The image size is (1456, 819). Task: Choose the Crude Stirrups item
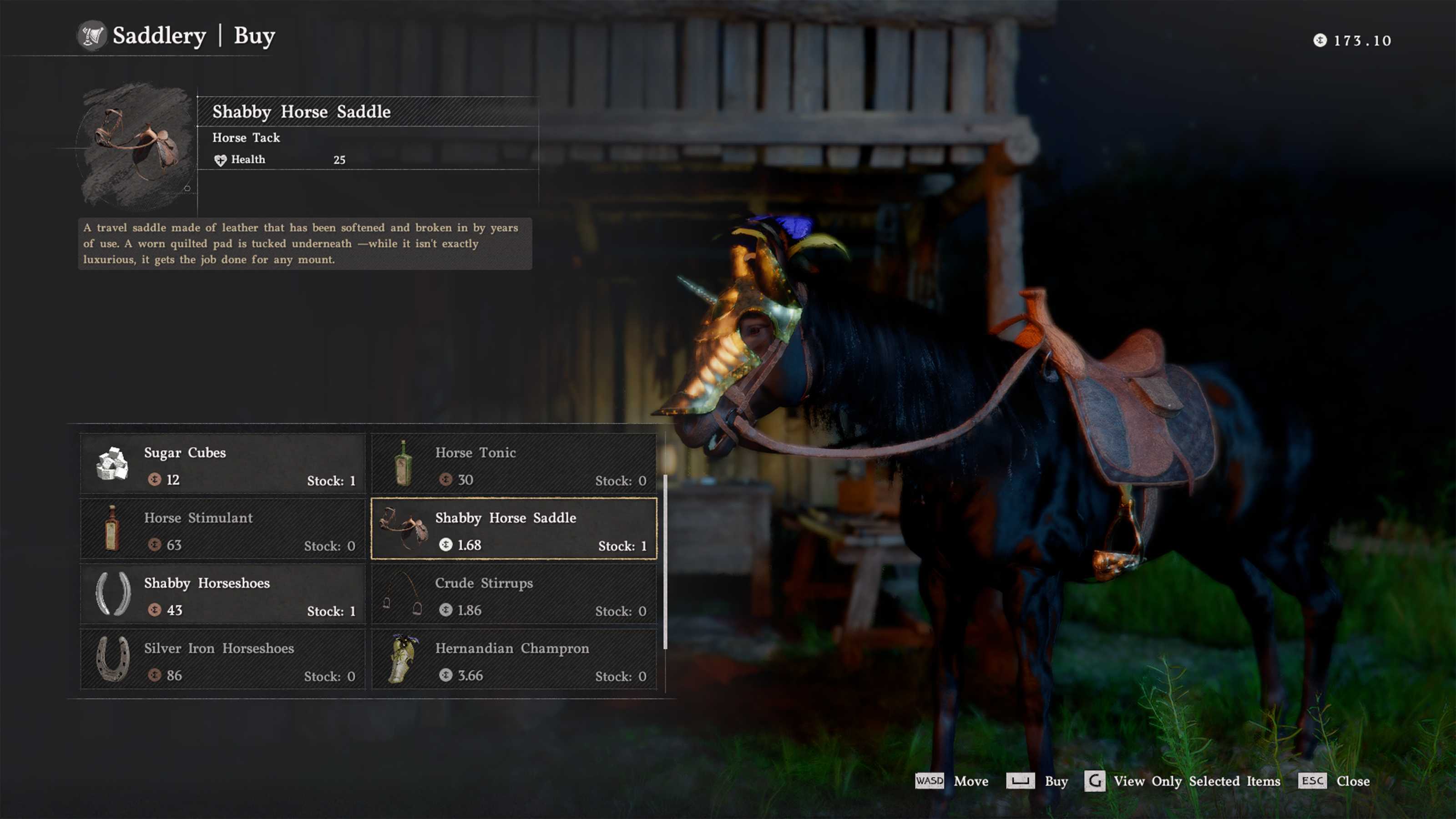pyautogui.click(x=513, y=595)
